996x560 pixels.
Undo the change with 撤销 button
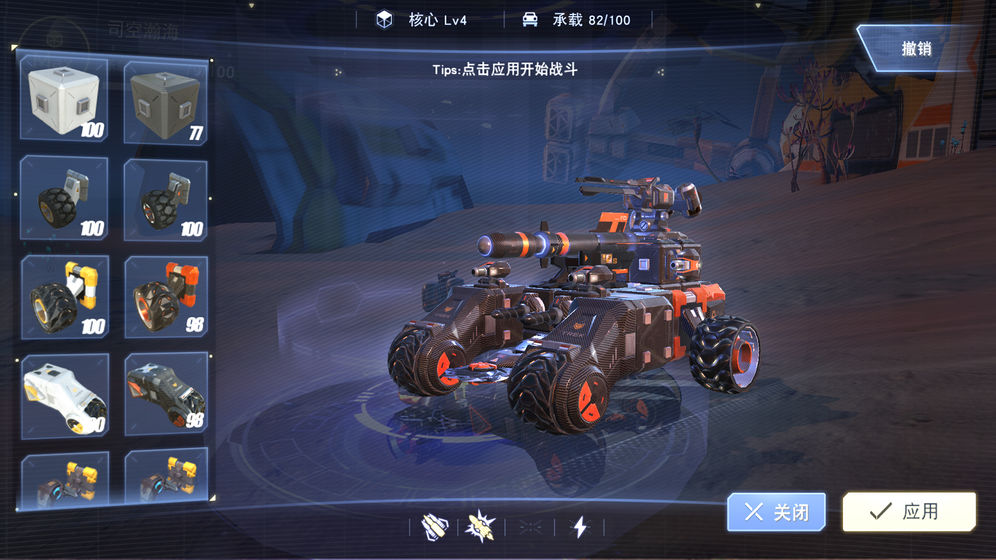pyautogui.click(x=915, y=48)
